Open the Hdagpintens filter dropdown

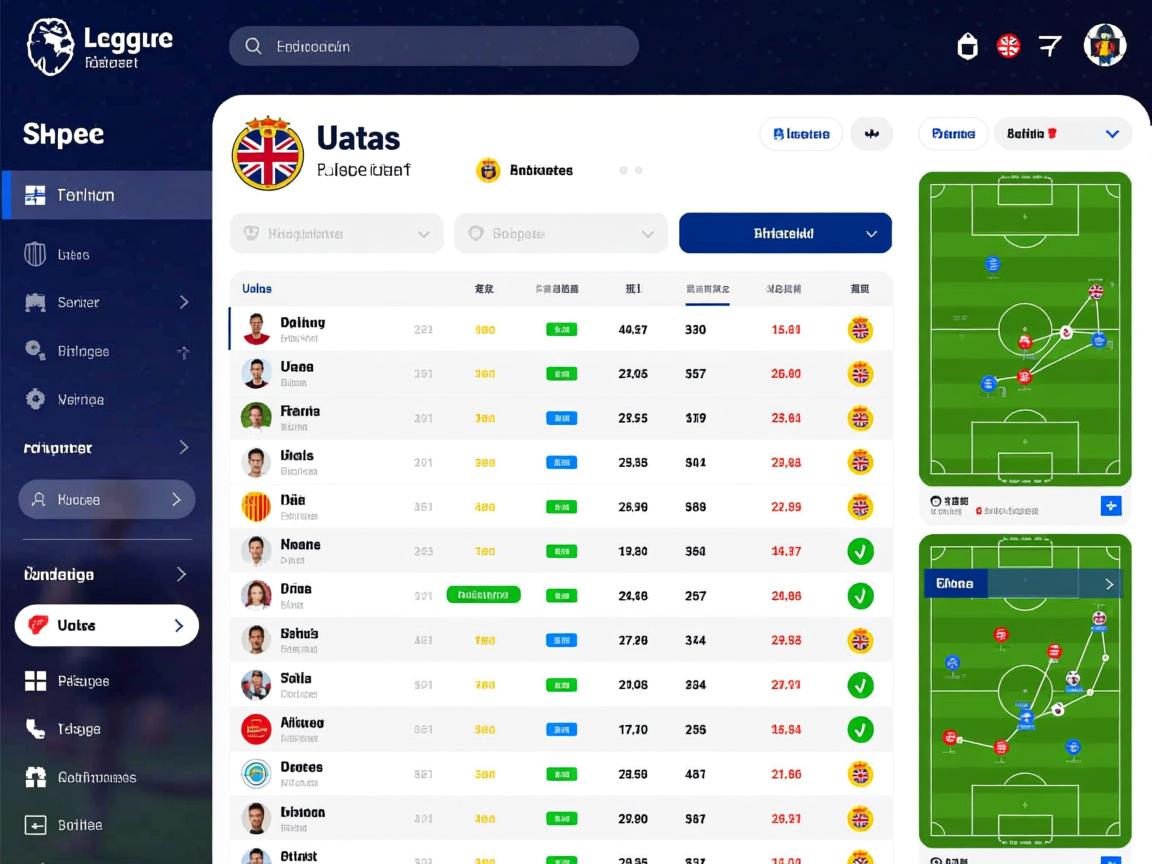pos(337,233)
